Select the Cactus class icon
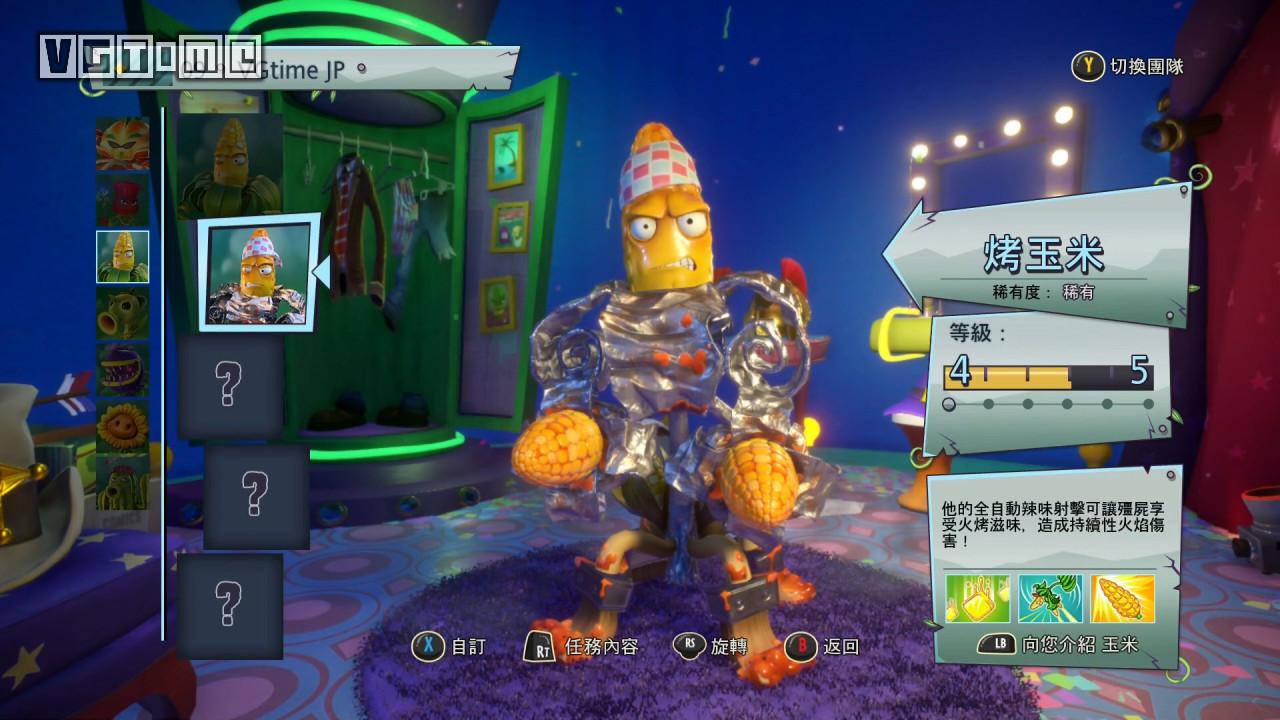The image size is (1280, 720). click(122, 483)
